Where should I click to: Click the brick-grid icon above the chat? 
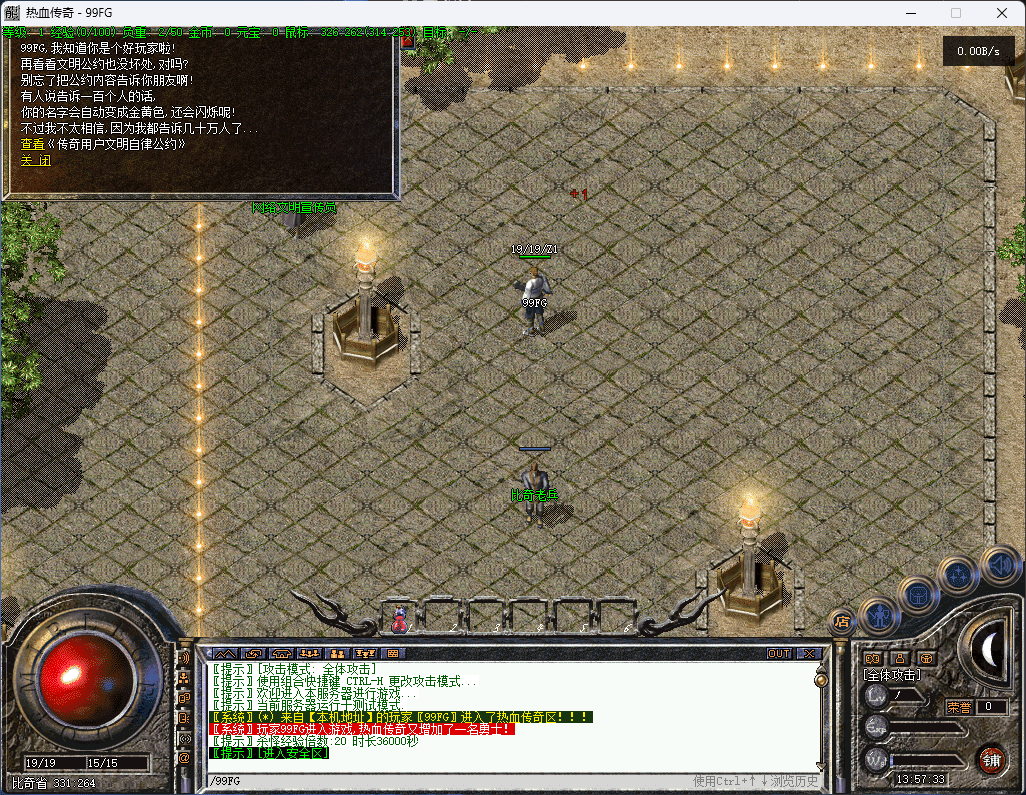[392, 654]
